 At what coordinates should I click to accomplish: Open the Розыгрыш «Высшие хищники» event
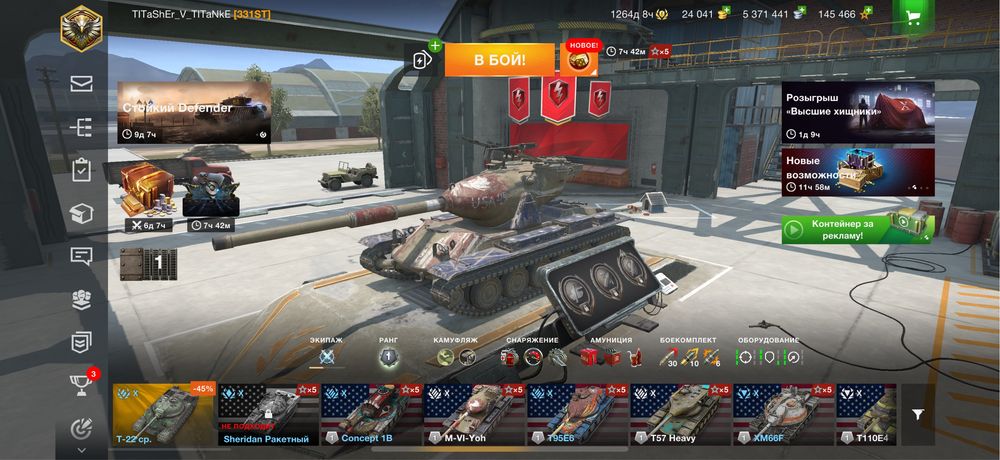coord(858,111)
